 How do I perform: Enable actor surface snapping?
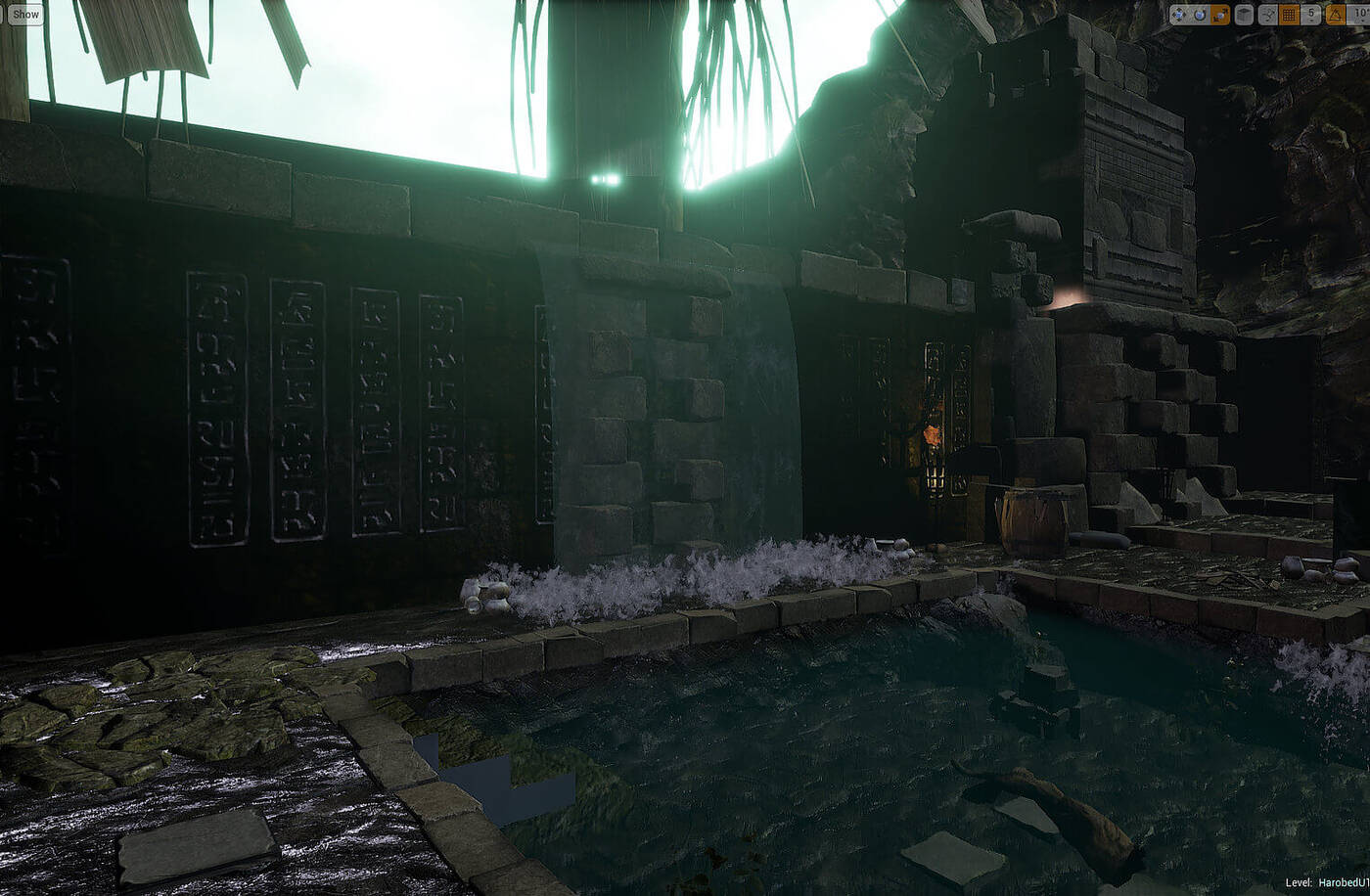[1267, 14]
